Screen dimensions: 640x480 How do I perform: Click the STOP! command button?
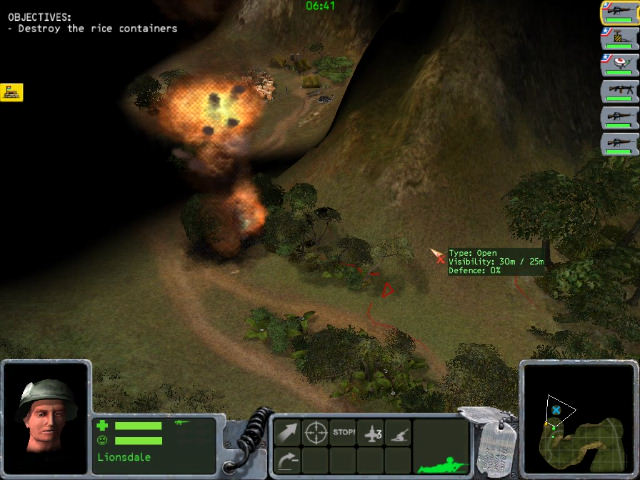click(x=344, y=434)
